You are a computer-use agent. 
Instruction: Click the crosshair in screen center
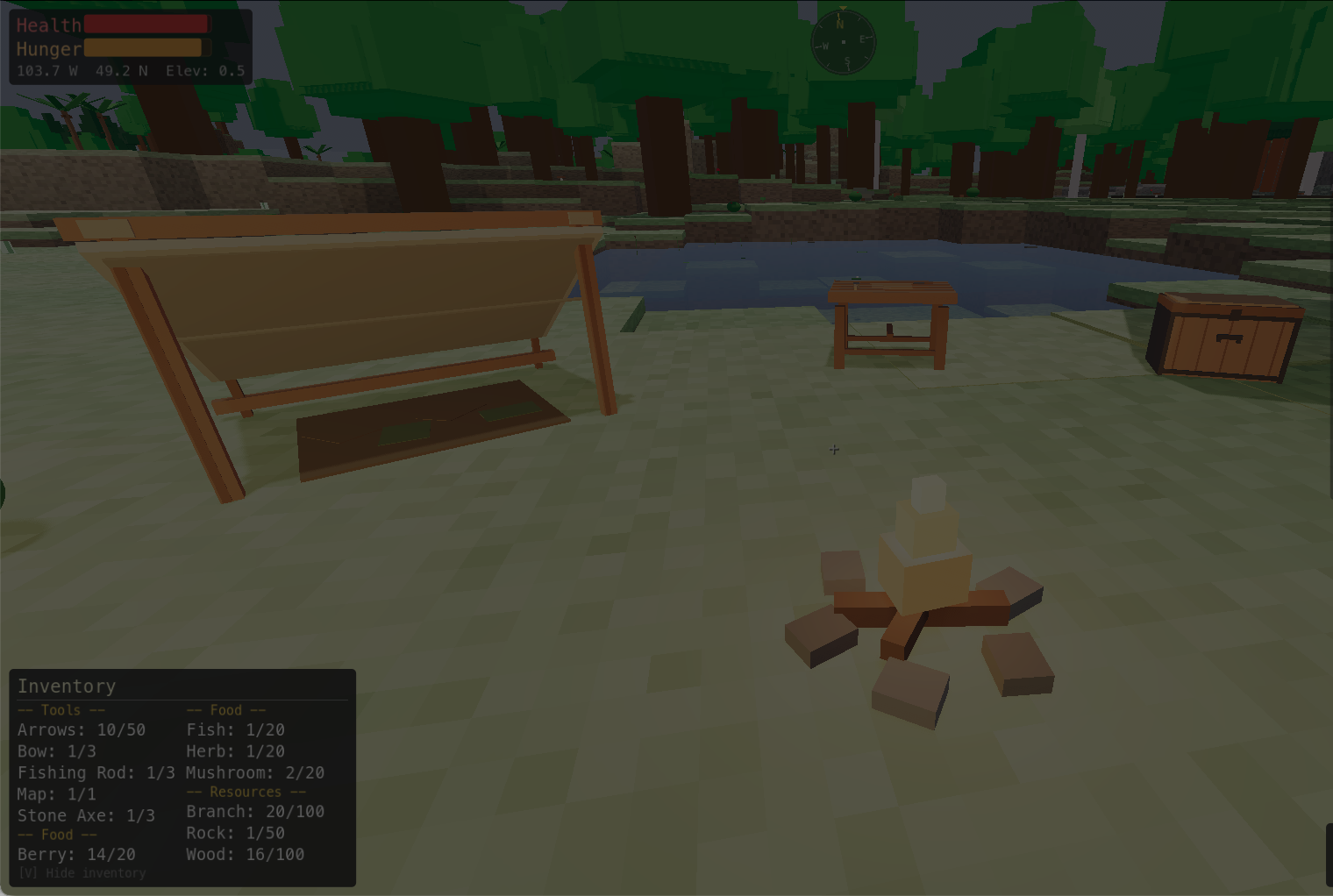(833, 450)
